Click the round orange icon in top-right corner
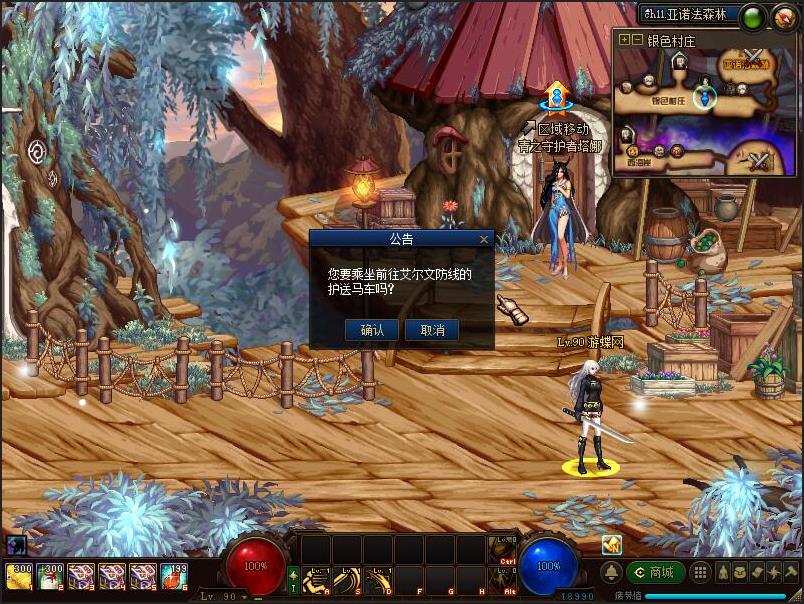 click(x=783, y=16)
